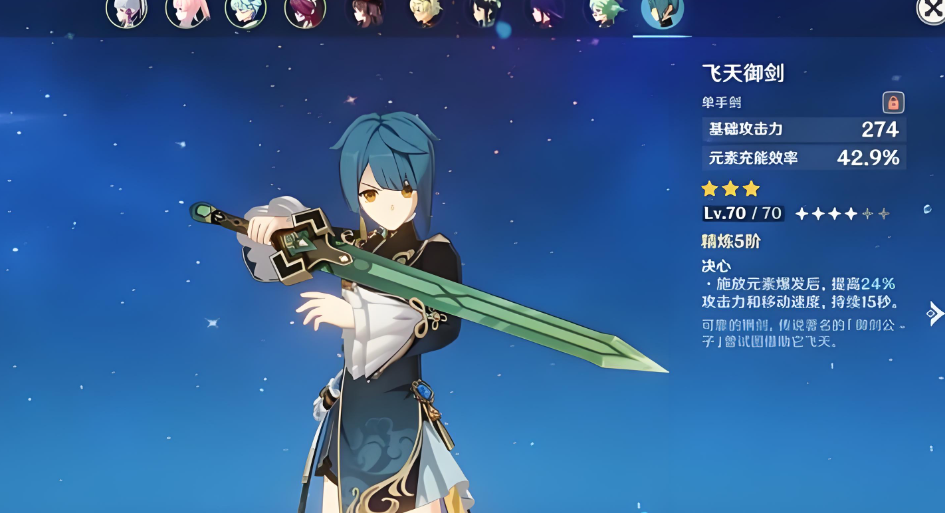Viewport: 945px width, 513px height.
Task: Select the purple-haired character portrait
Action: pyautogui.click(x=546, y=10)
